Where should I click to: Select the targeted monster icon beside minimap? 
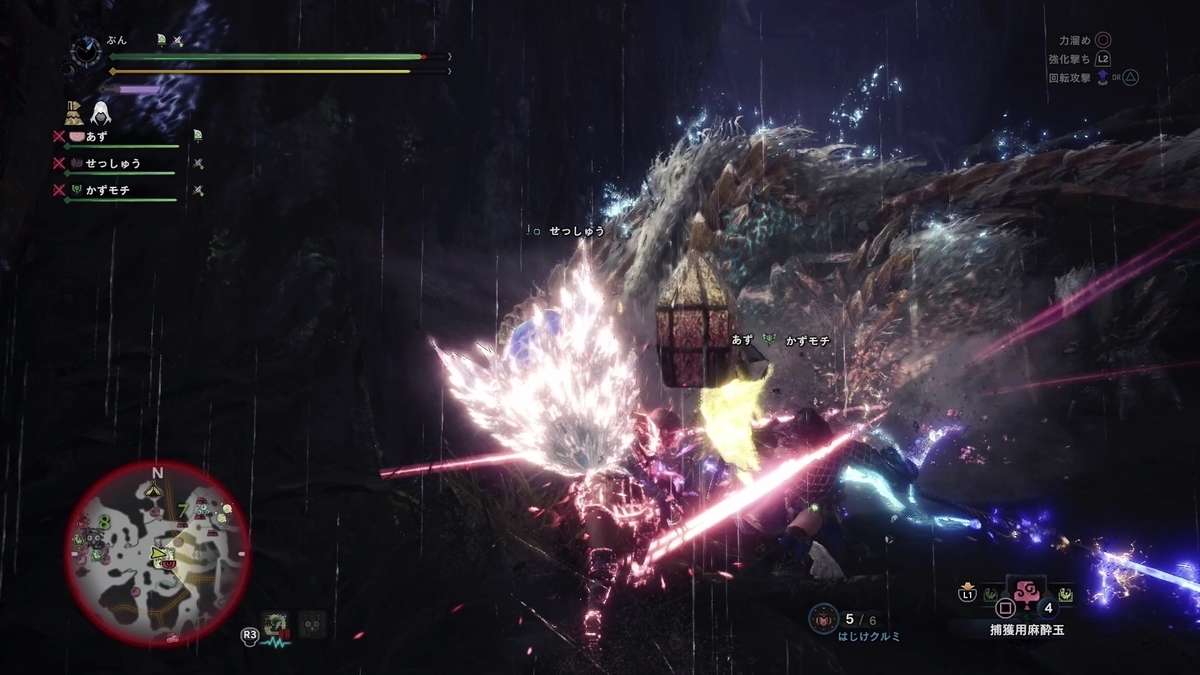[274, 625]
